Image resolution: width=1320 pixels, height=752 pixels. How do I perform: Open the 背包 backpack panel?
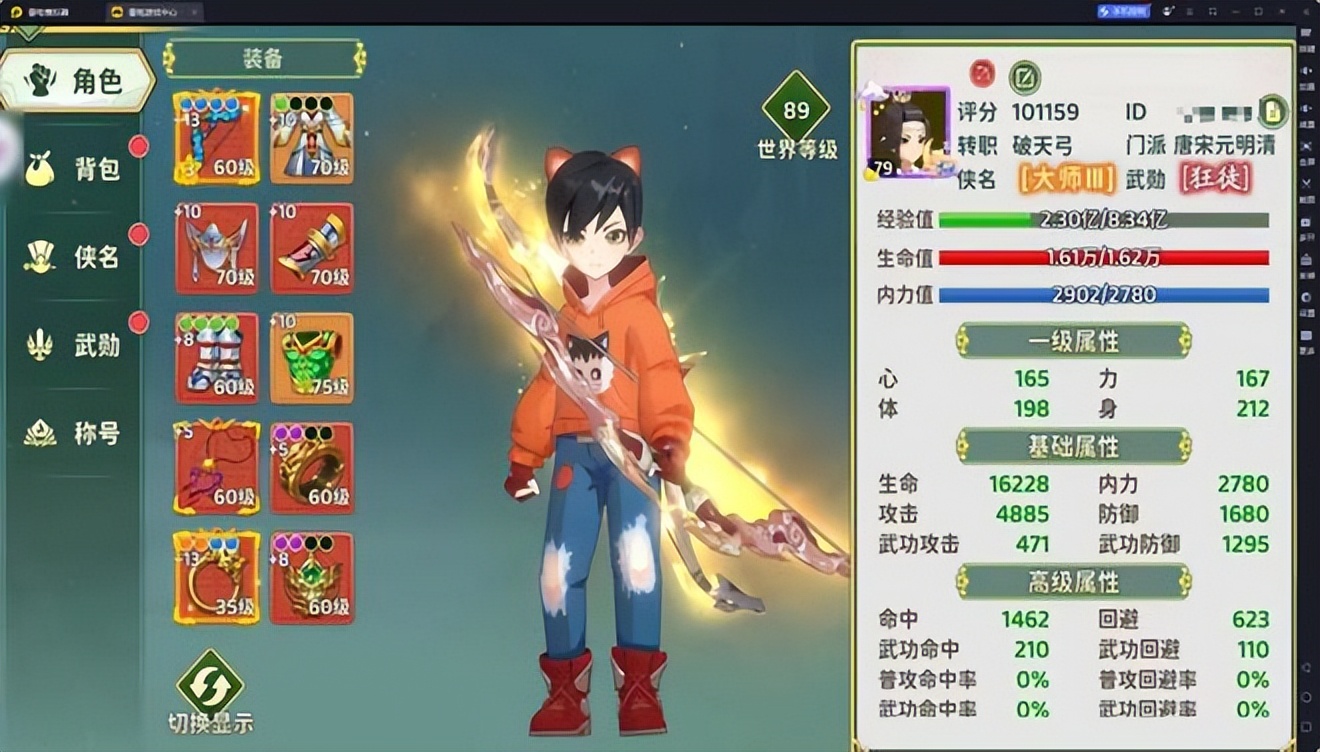[x=75, y=170]
